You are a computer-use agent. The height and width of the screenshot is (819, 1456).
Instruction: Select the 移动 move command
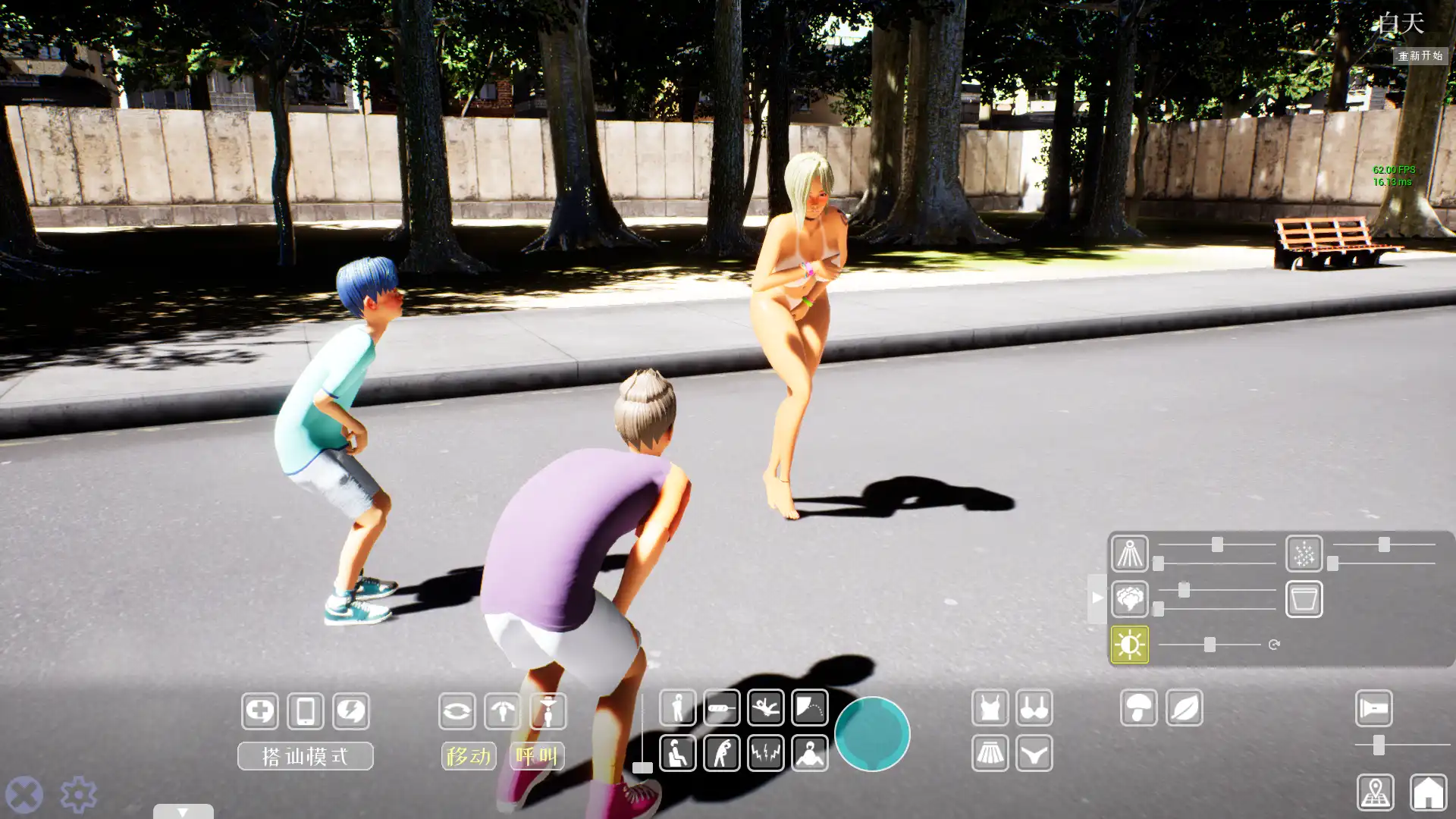(468, 756)
